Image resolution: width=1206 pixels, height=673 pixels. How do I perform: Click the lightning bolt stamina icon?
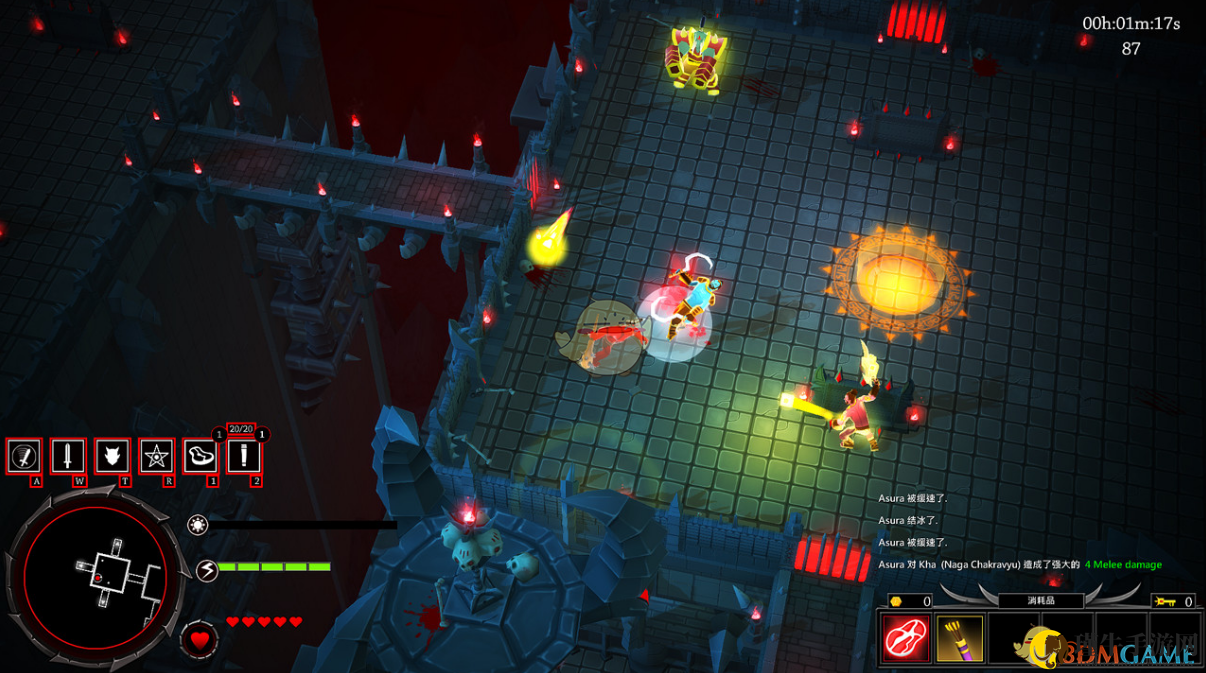click(x=207, y=570)
